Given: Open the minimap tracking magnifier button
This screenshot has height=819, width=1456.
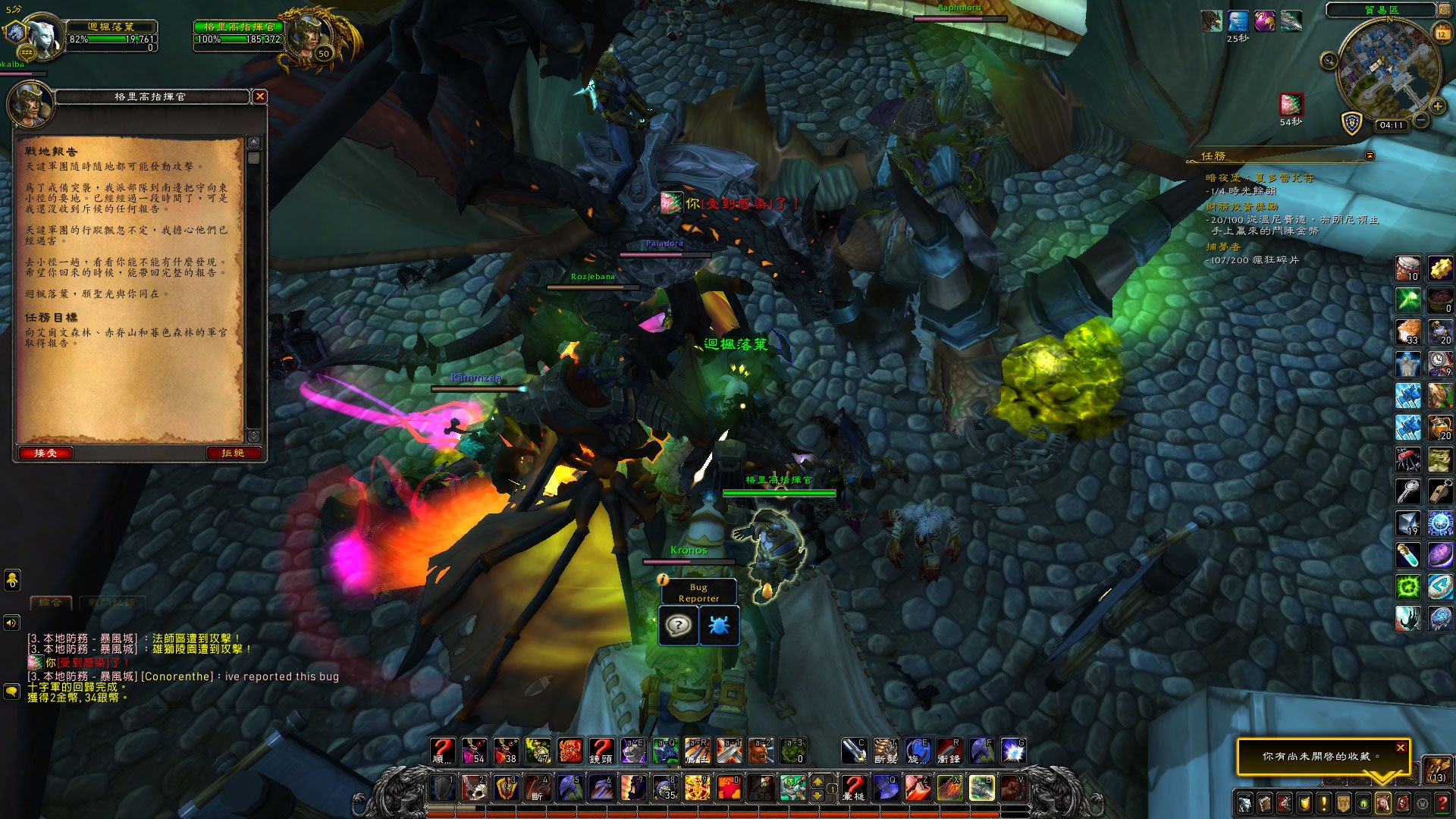Looking at the screenshot, I should (x=1329, y=61).
